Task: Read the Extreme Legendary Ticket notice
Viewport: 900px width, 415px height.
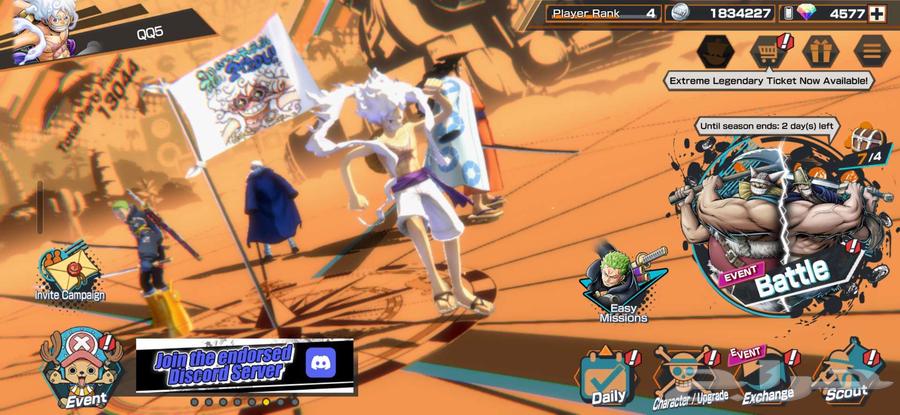Action: click(769, 80)
